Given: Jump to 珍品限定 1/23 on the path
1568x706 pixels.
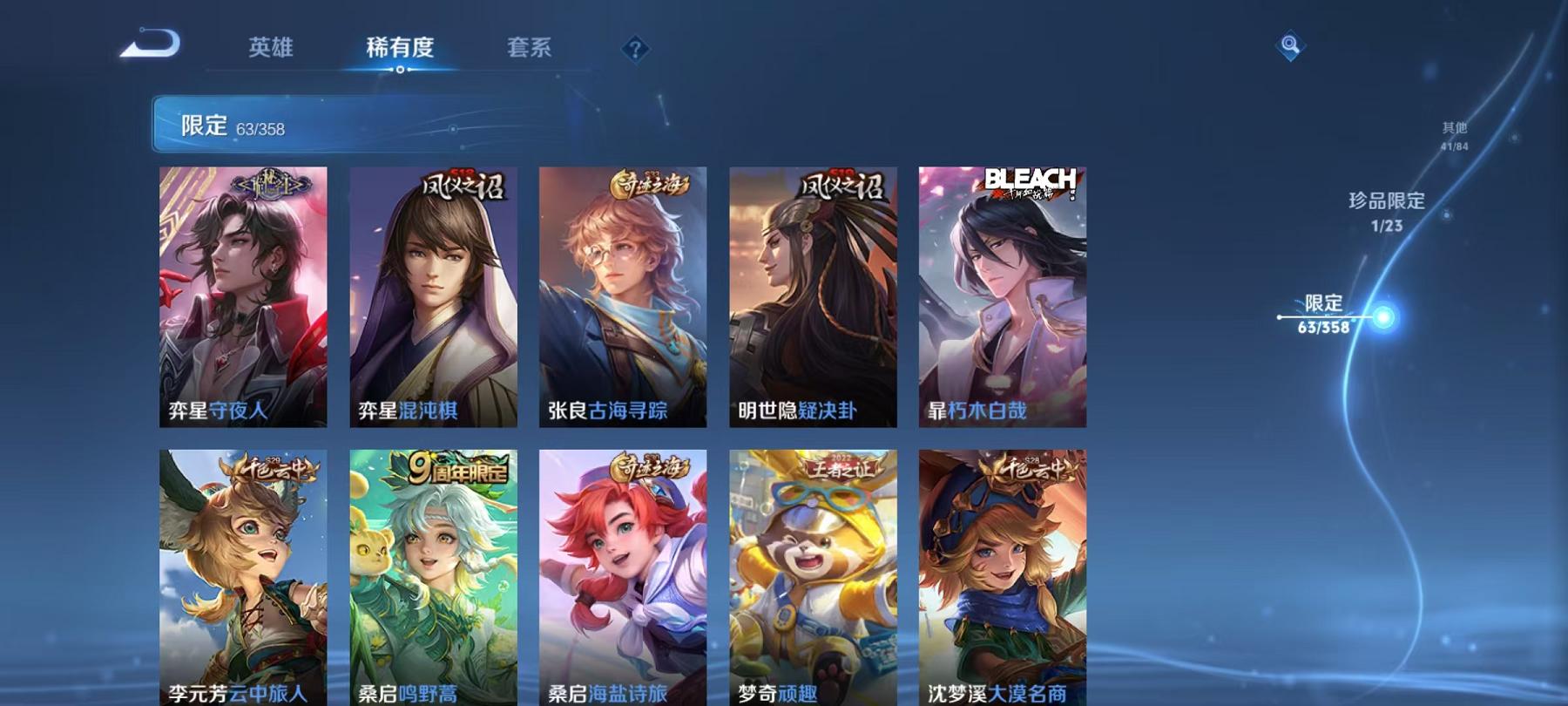Looking at the screenshot, I should pos(1388,211).
